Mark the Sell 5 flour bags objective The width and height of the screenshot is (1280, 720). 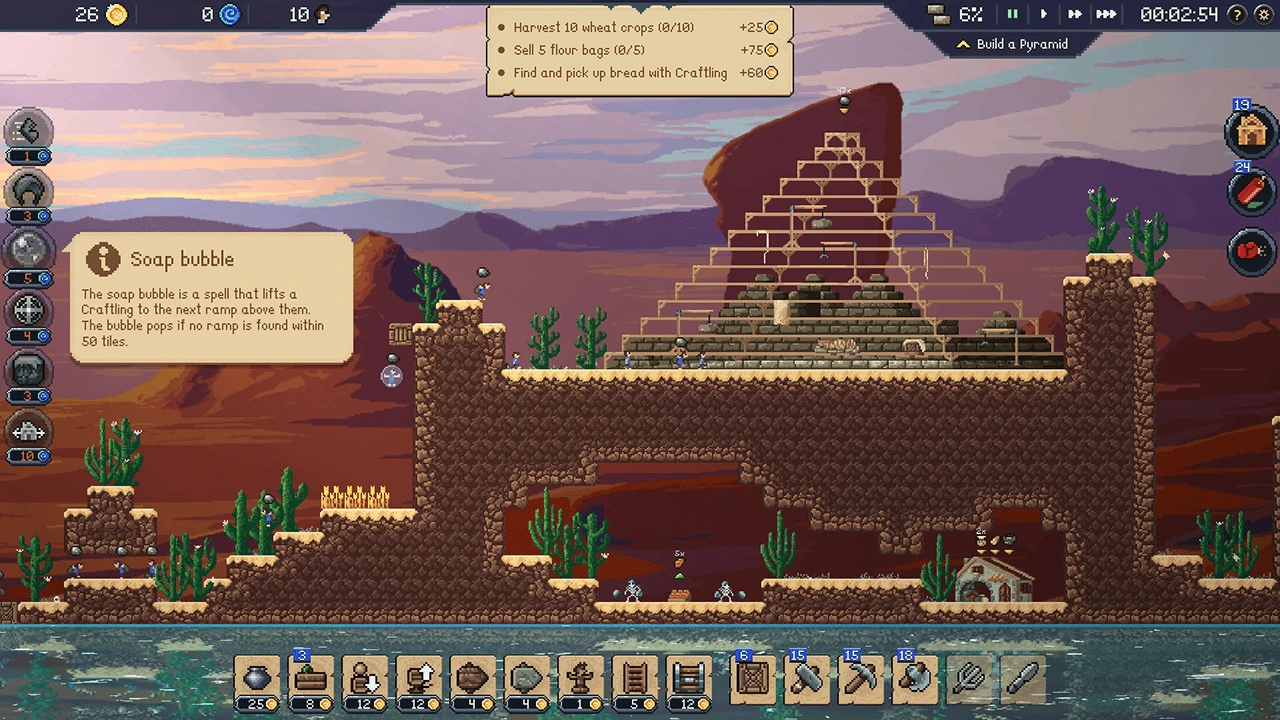[503, 50]
